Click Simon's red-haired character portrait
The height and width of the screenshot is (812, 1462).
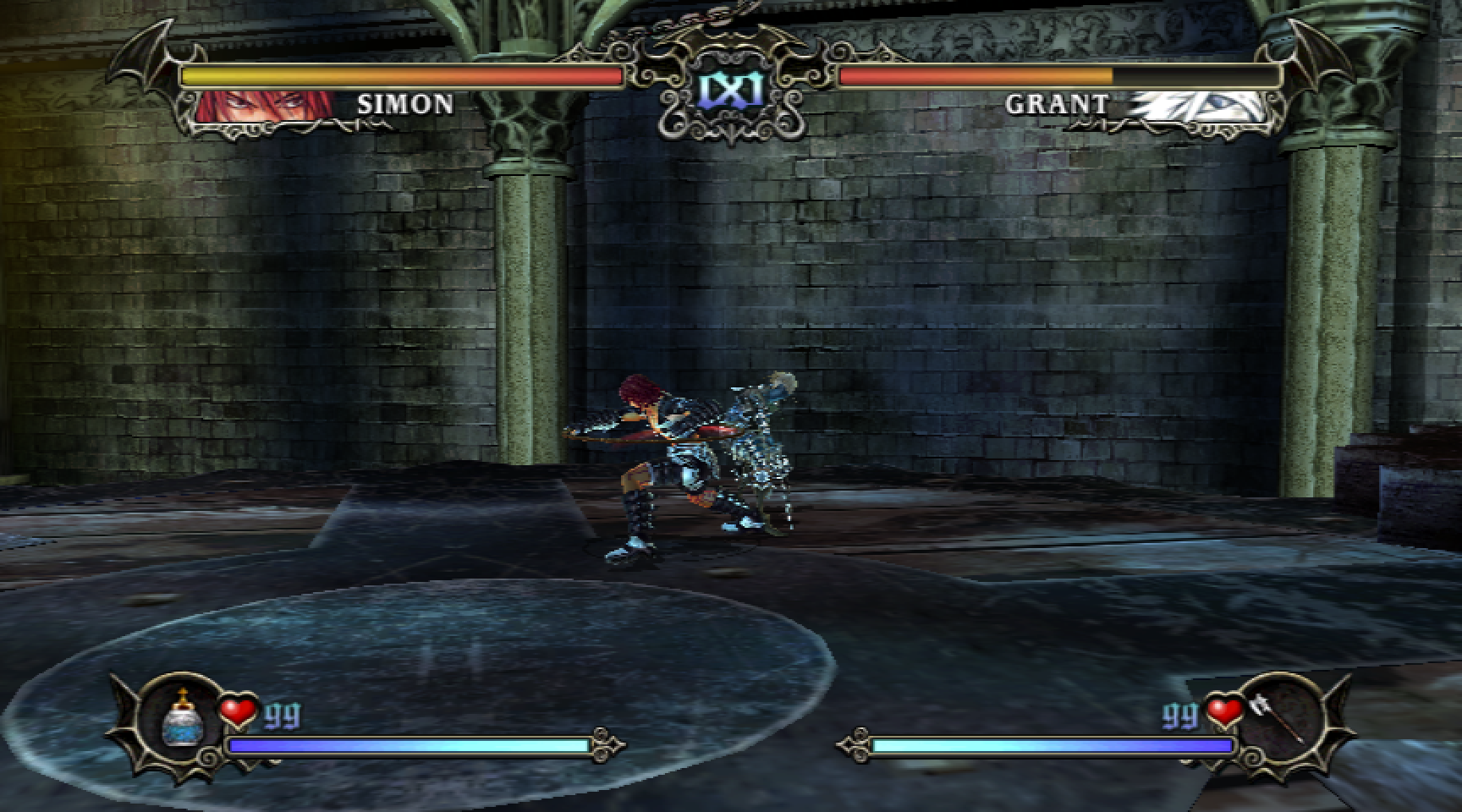click(x=264, y=107)
